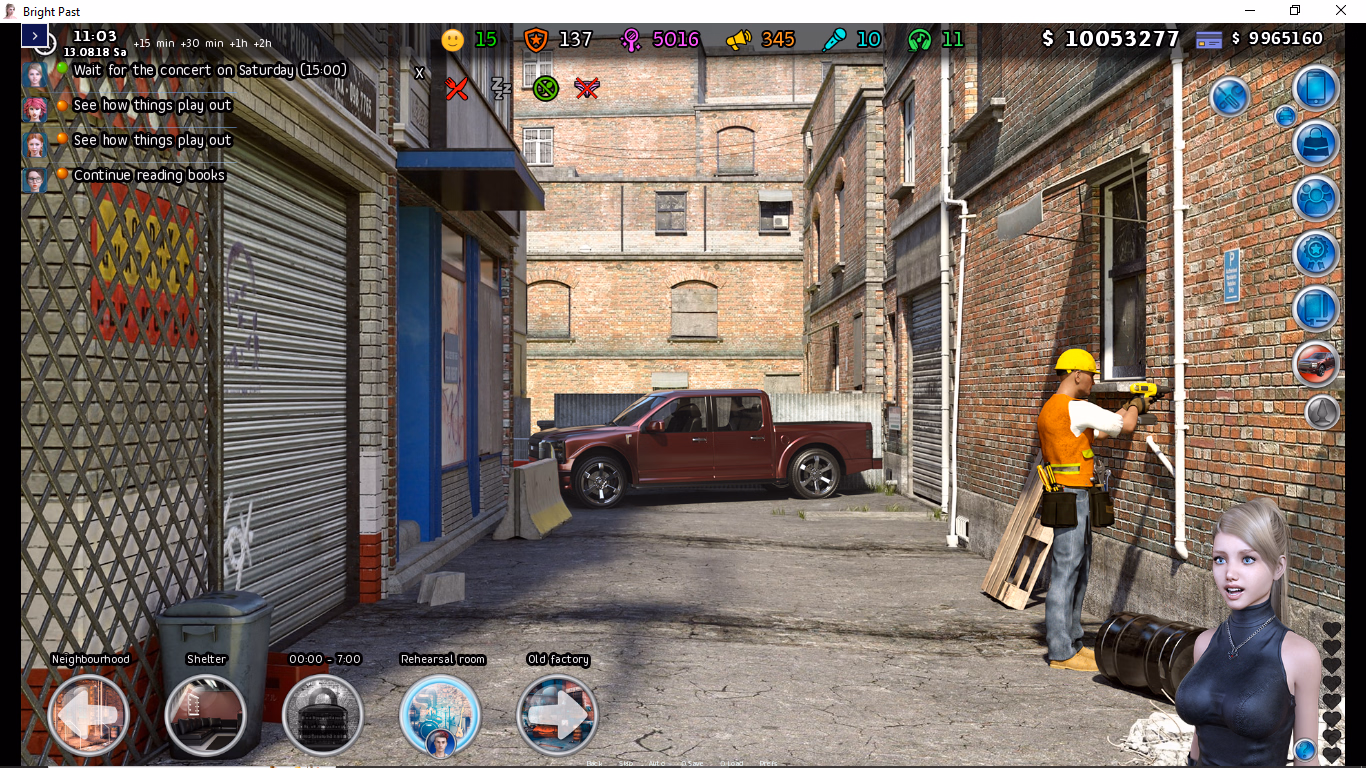Image resolution: width=1366 pixels, height=768 pixels.
Task: Close the Bright Past game window
Action: pos(1341,11)
